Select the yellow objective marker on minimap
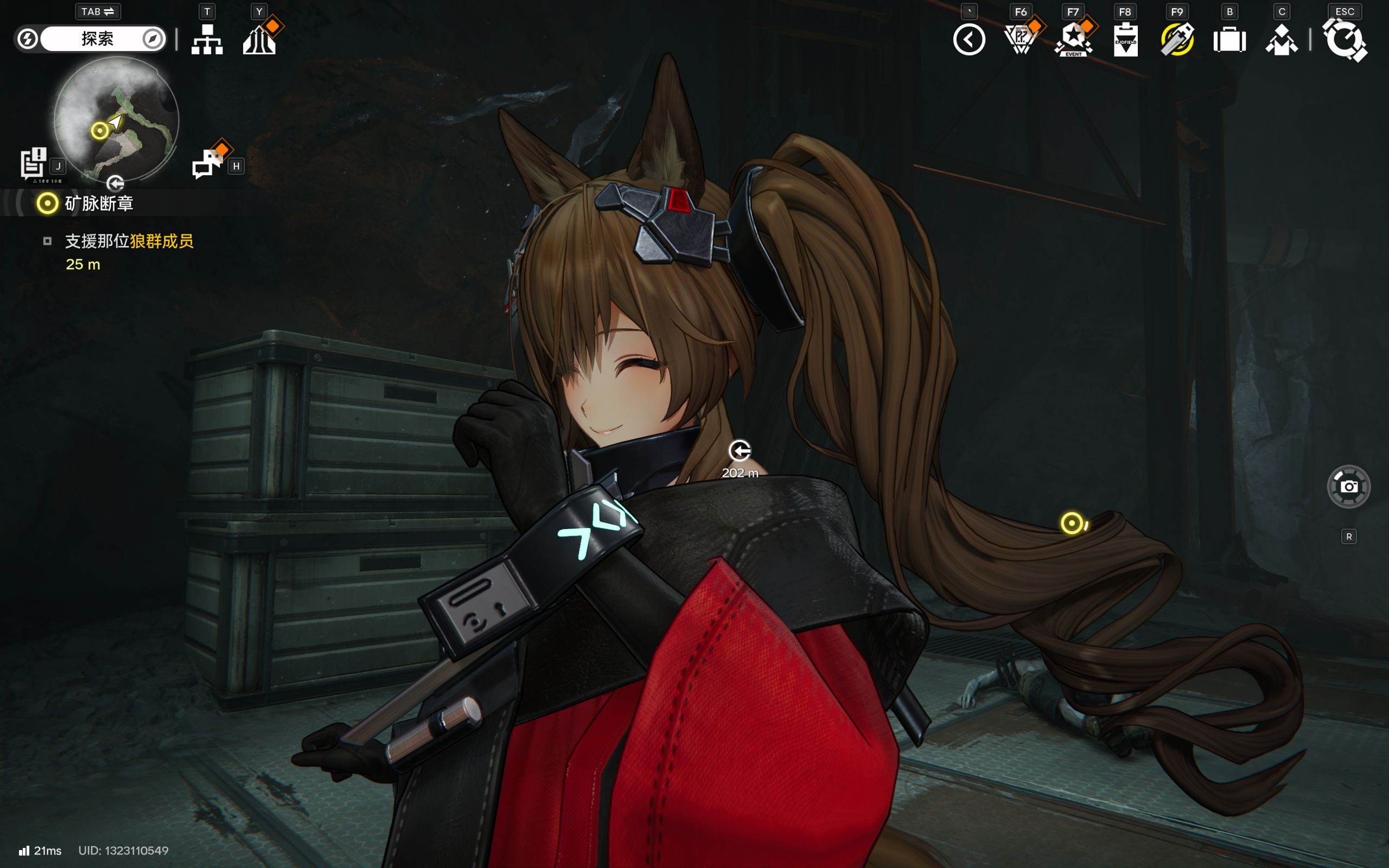The width and height of the screenshot is (1389, 868). (100, 131)
